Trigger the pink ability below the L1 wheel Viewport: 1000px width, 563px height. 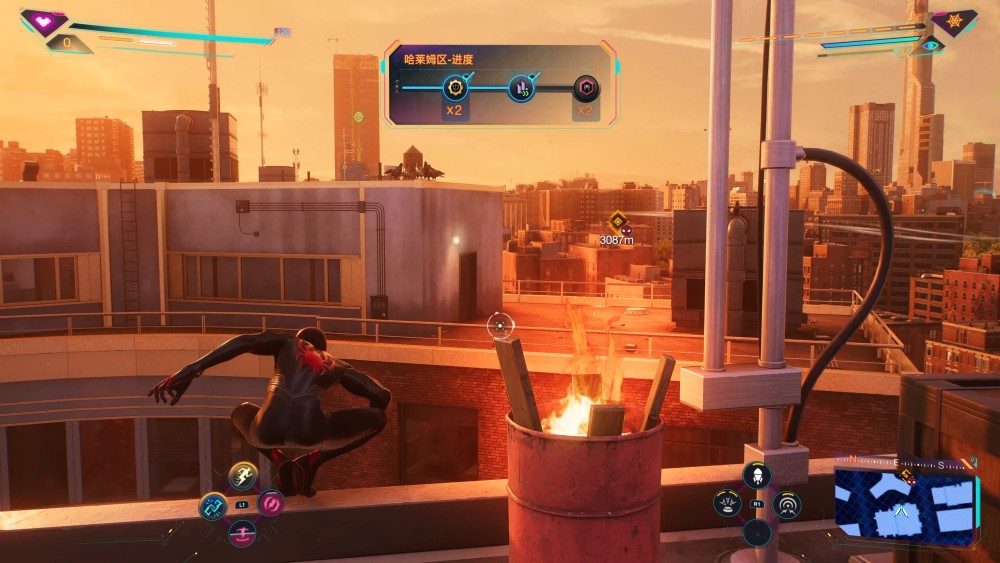pyautogui.click(x=242, y=534)
